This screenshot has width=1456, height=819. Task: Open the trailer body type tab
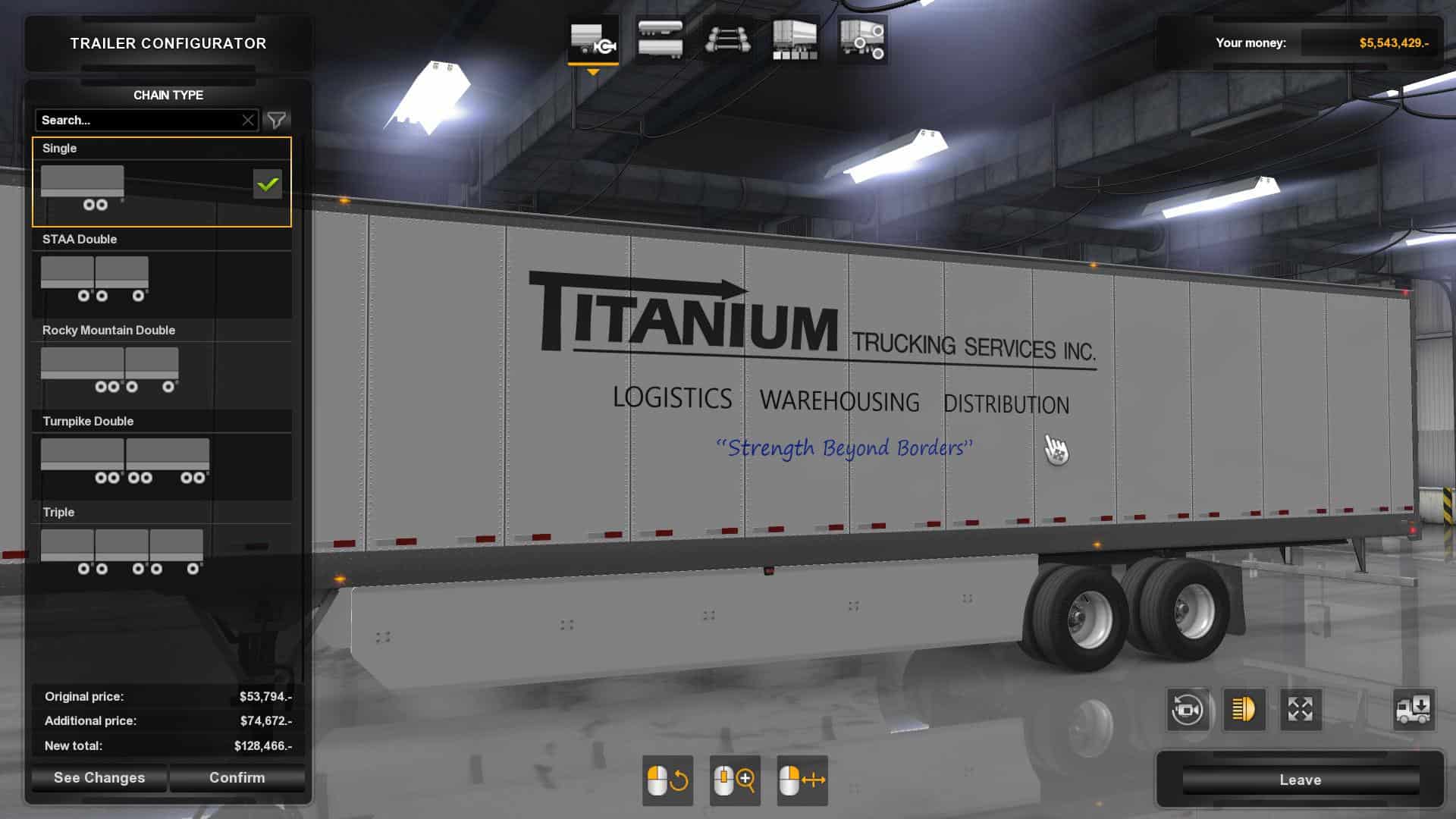pos(660,39)
